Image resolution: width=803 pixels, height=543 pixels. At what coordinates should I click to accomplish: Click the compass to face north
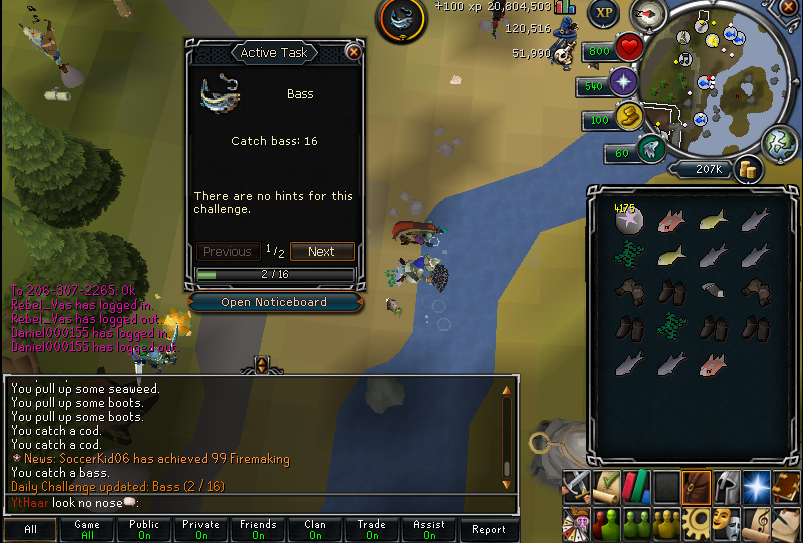[649, 14]
